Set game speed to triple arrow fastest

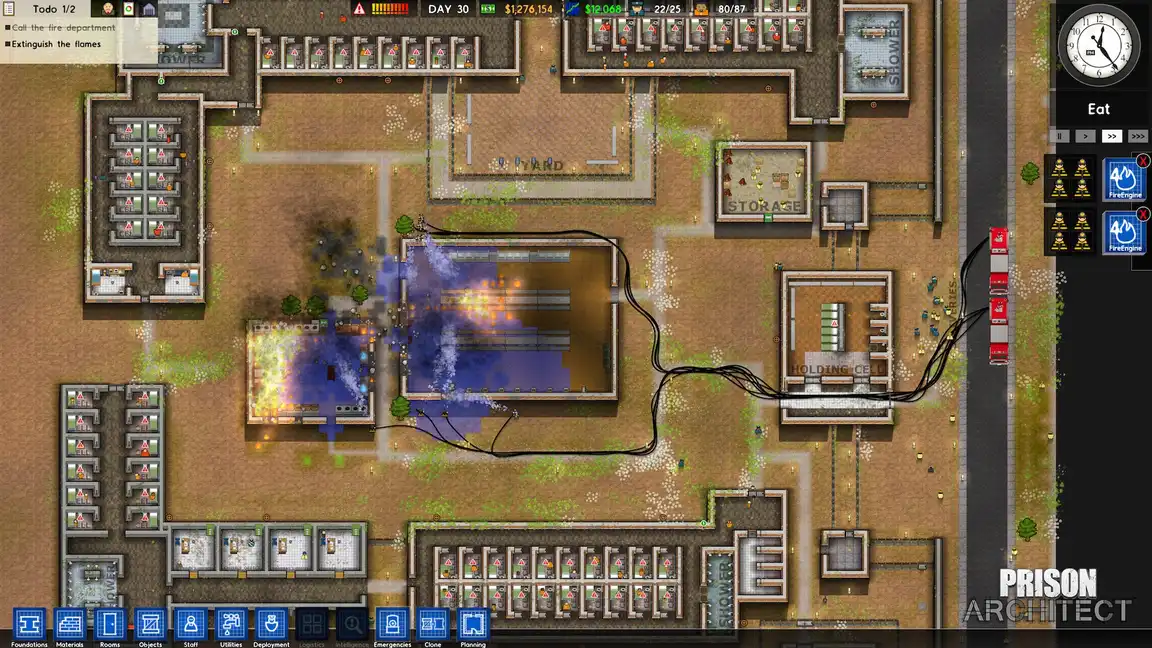[x=1137, y=136]
